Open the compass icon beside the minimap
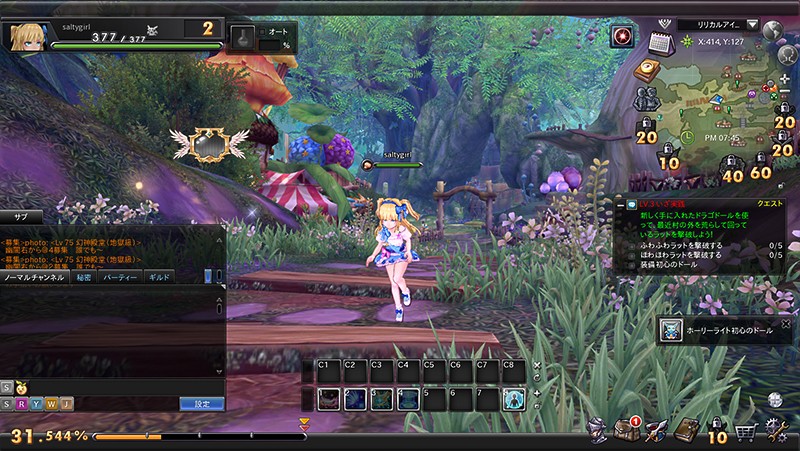This screenshot has height=451, width=800. 646,69
